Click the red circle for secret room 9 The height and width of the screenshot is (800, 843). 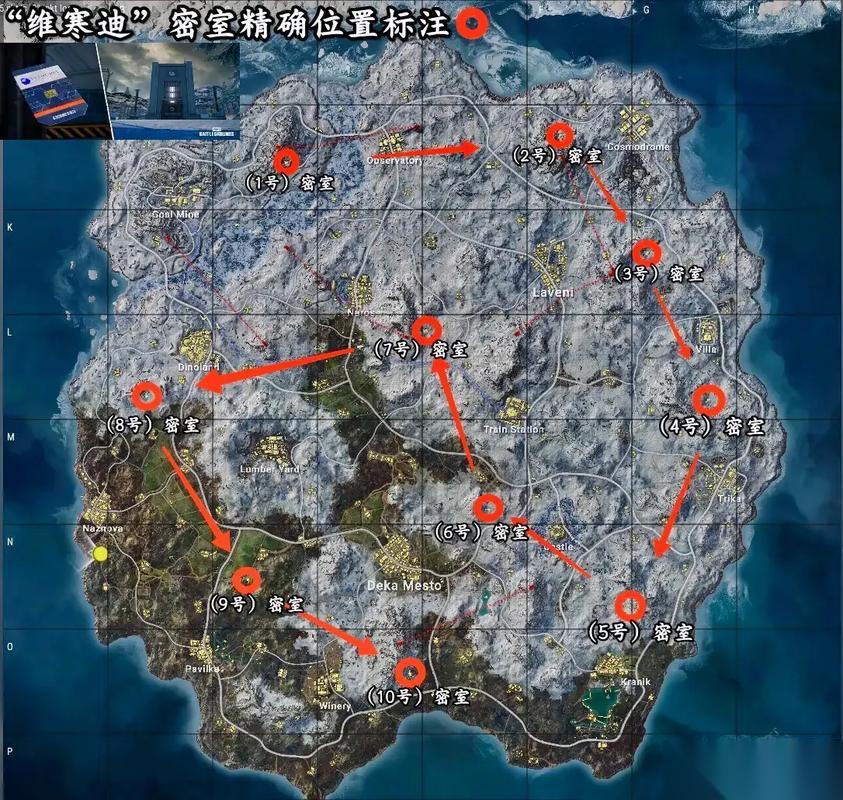tap(246, 580)
